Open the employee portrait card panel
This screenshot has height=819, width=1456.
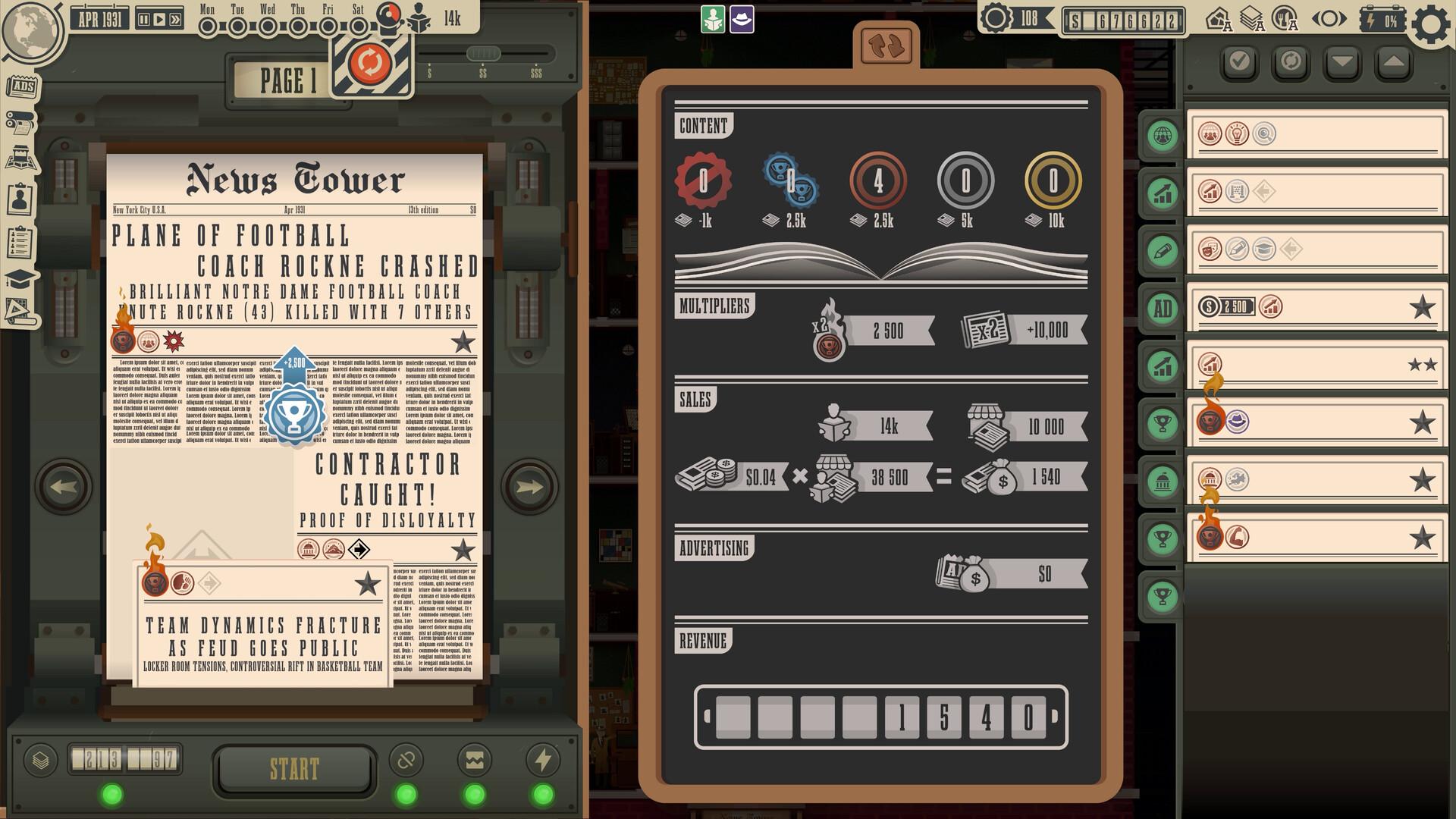pyautogui.click(x=20, y=197)
